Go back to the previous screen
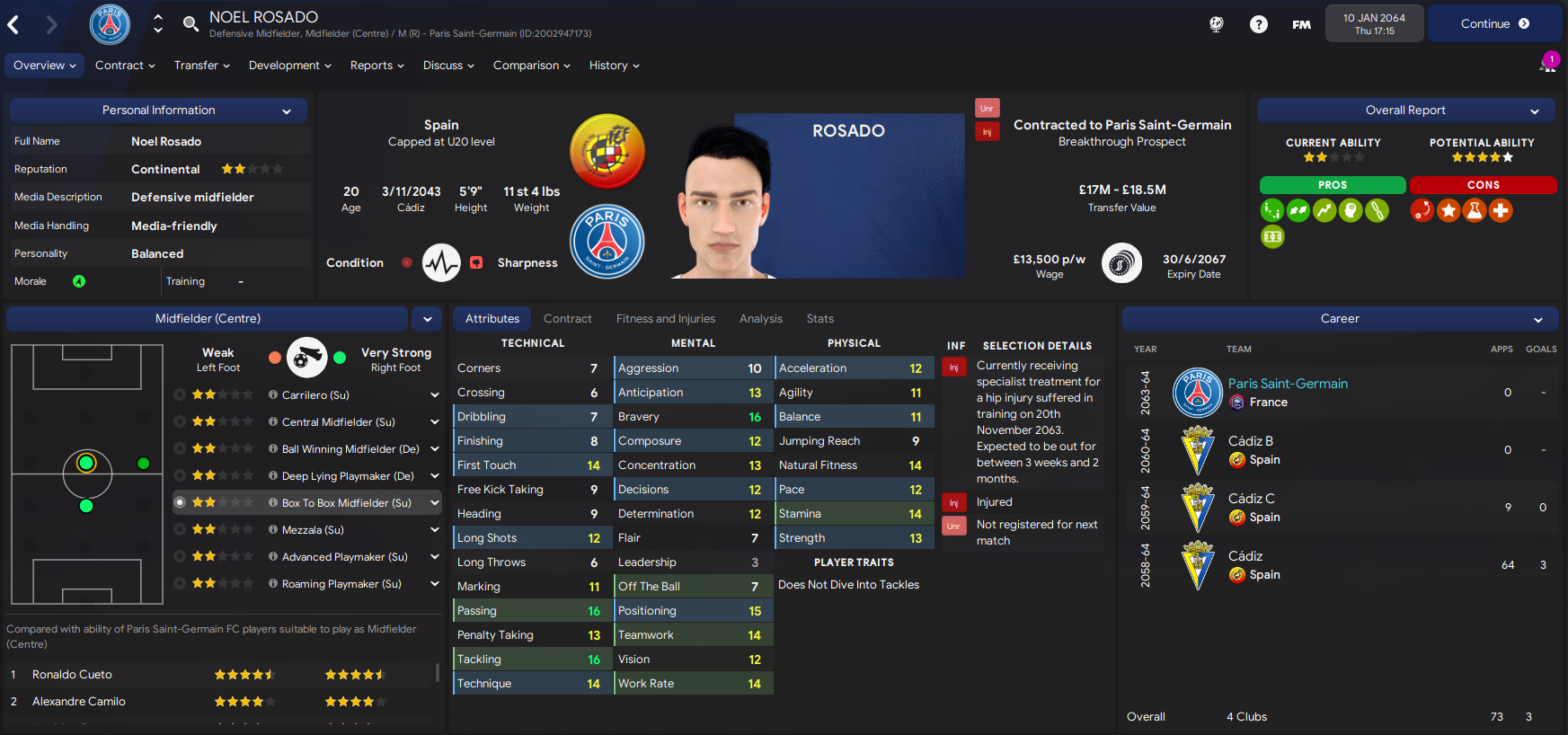The width and height of the screenshot is (1568, 735). point(13,24)
